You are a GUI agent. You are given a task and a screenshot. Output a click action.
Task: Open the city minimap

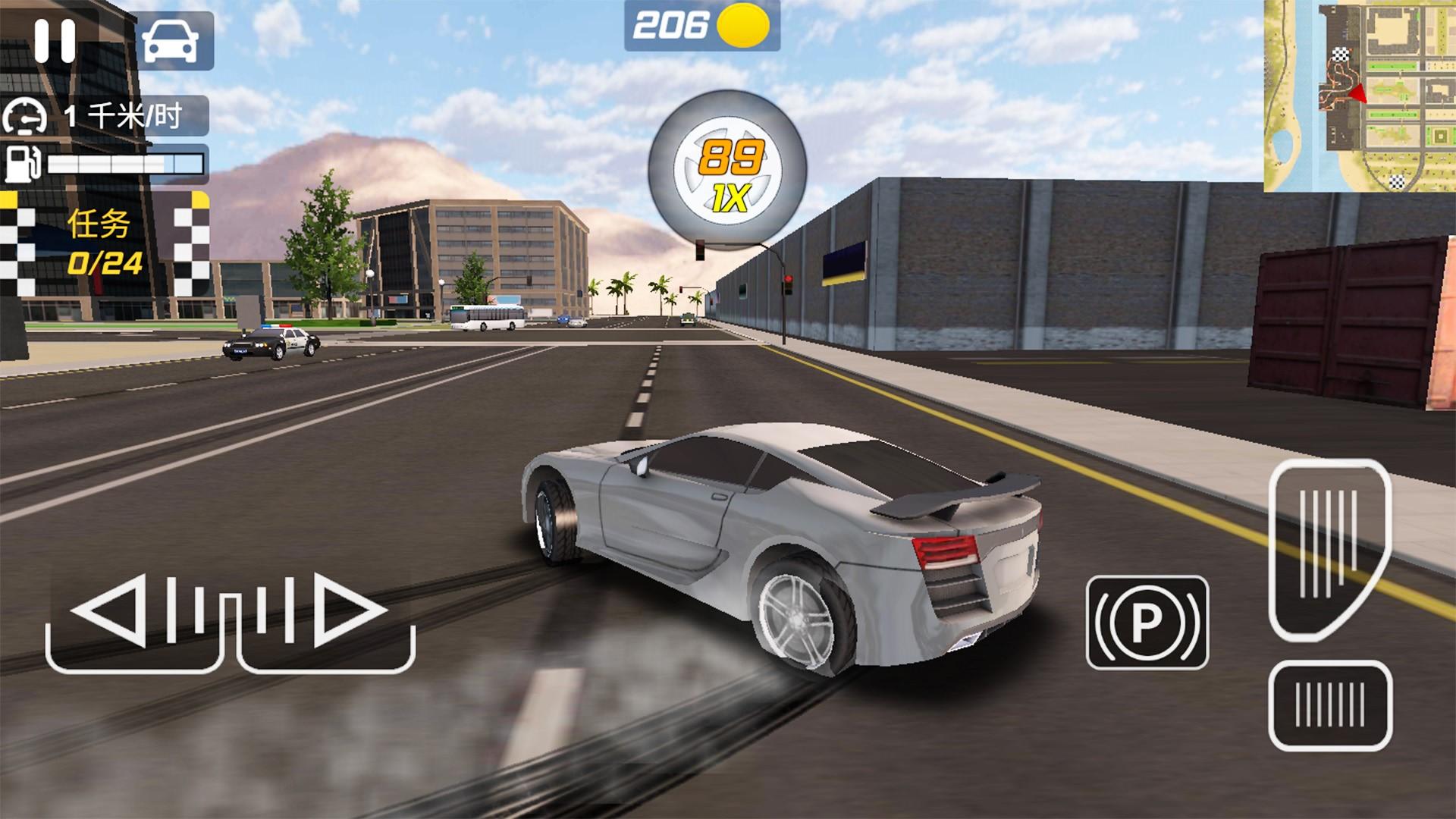tap(1359, 96)
